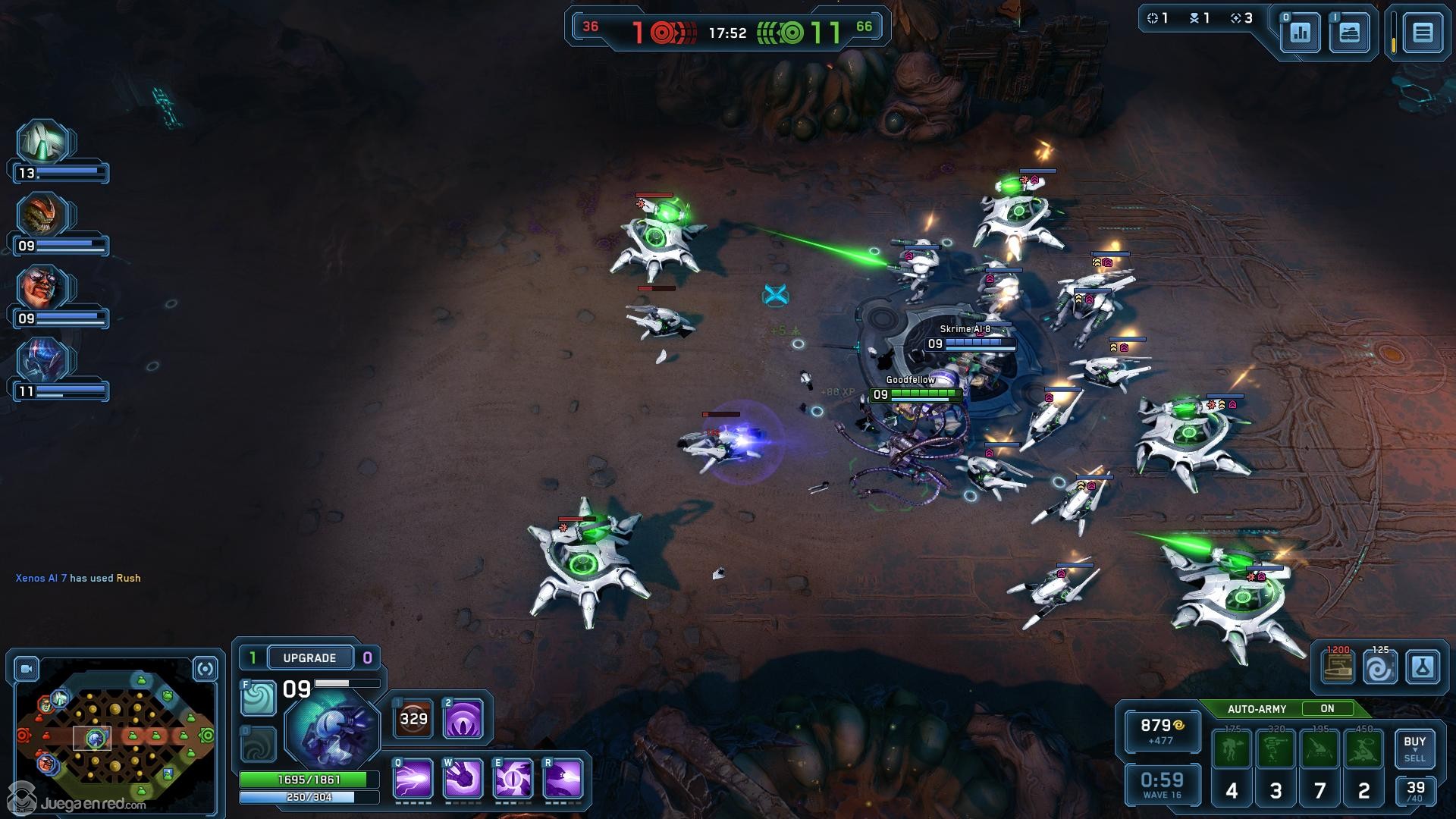Viewport: 1456px width, 819px height.
Task: Show the bar-chart scoreboard
Action: 1300,33
